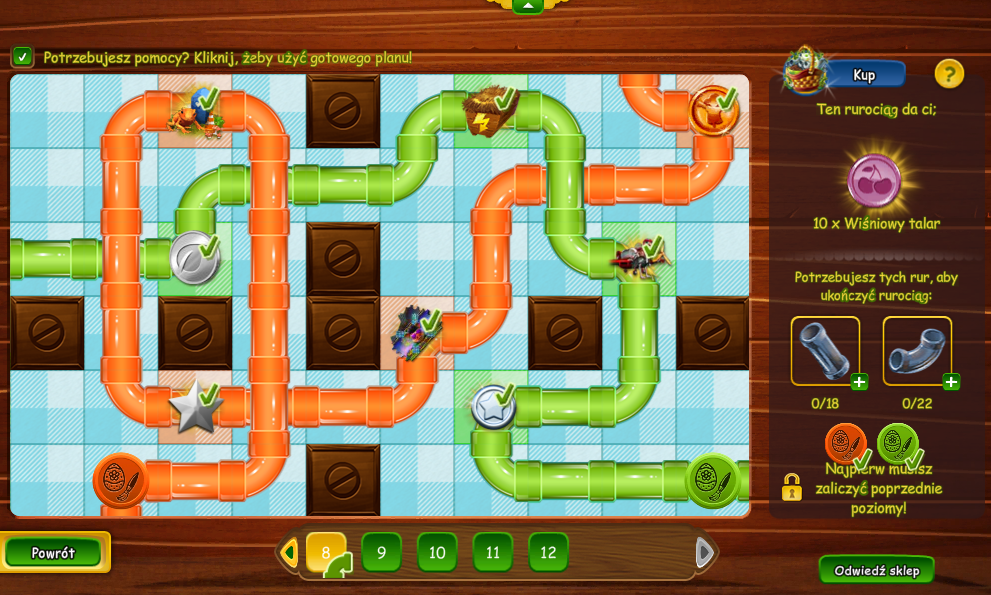Click the green Easter egg end node
Screen dimensions: 991x595
pos(712,480)
